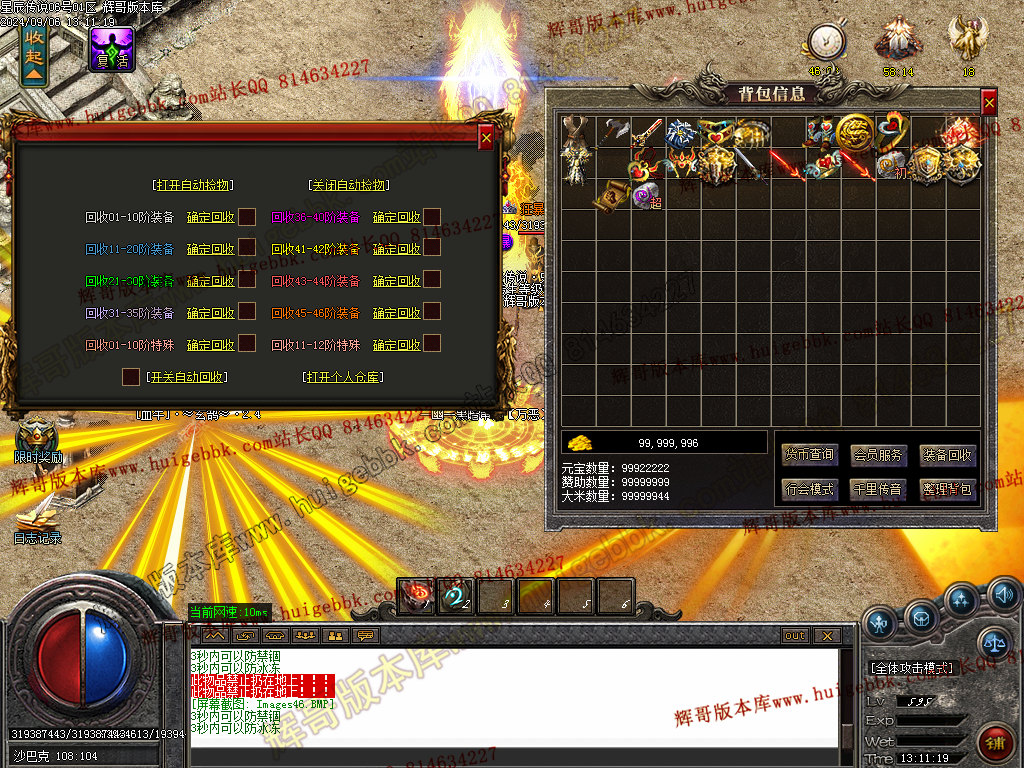Switch to 行会模式 guild mode

click(810, 489)
